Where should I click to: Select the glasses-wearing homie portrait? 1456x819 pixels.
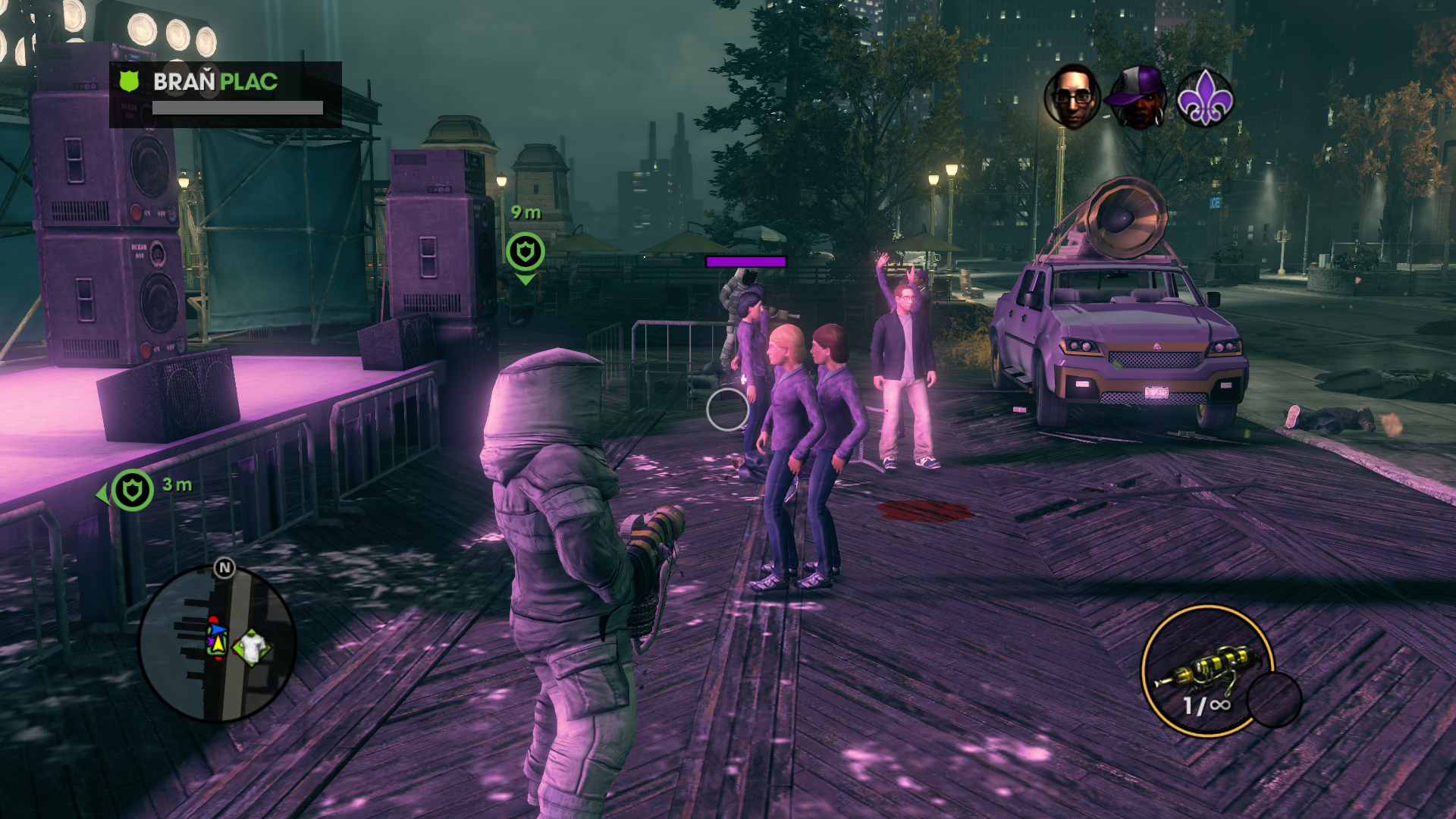(x=1072, y=96)
